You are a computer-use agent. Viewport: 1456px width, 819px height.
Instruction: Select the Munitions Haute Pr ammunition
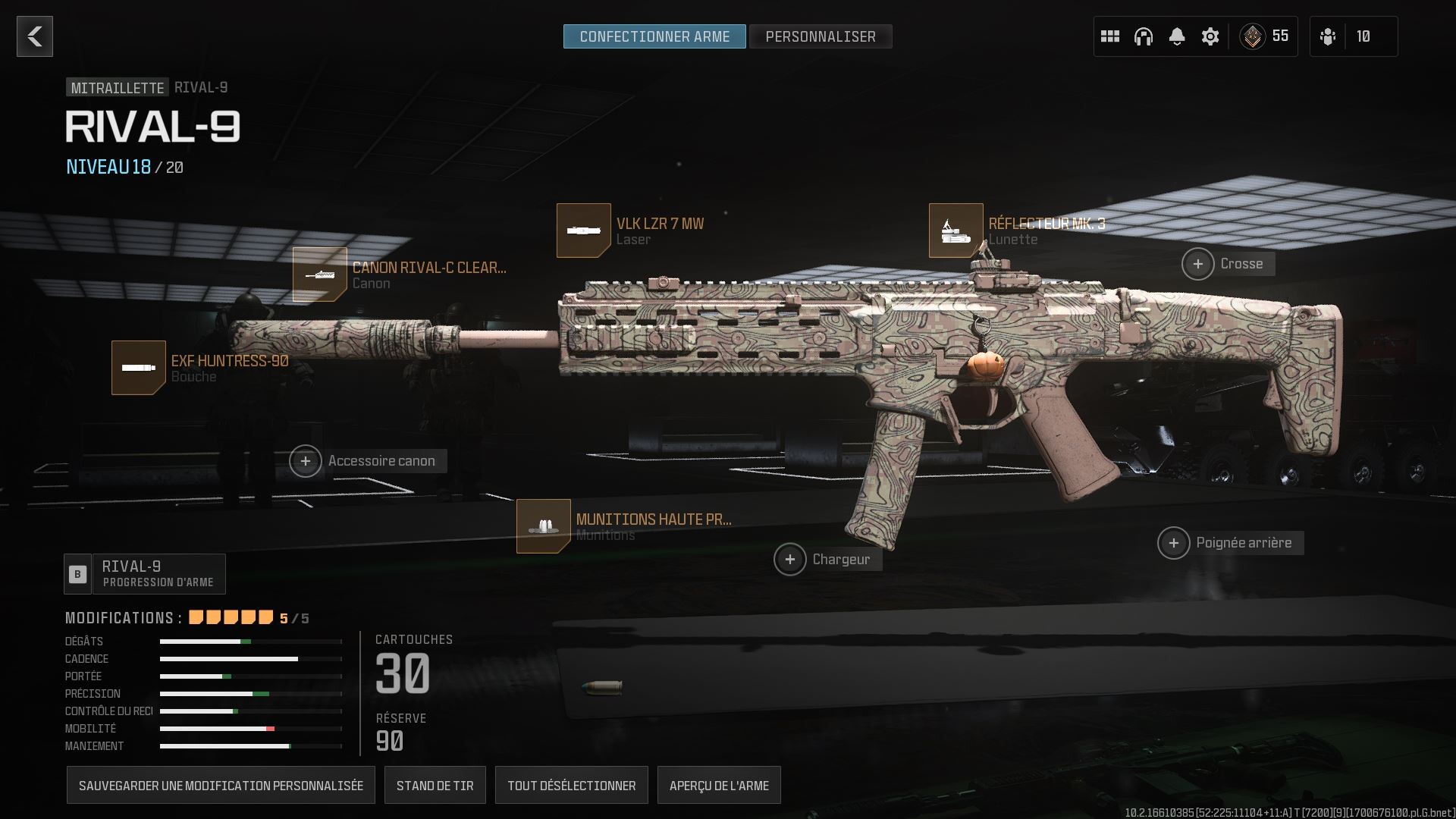click(543, 525)
